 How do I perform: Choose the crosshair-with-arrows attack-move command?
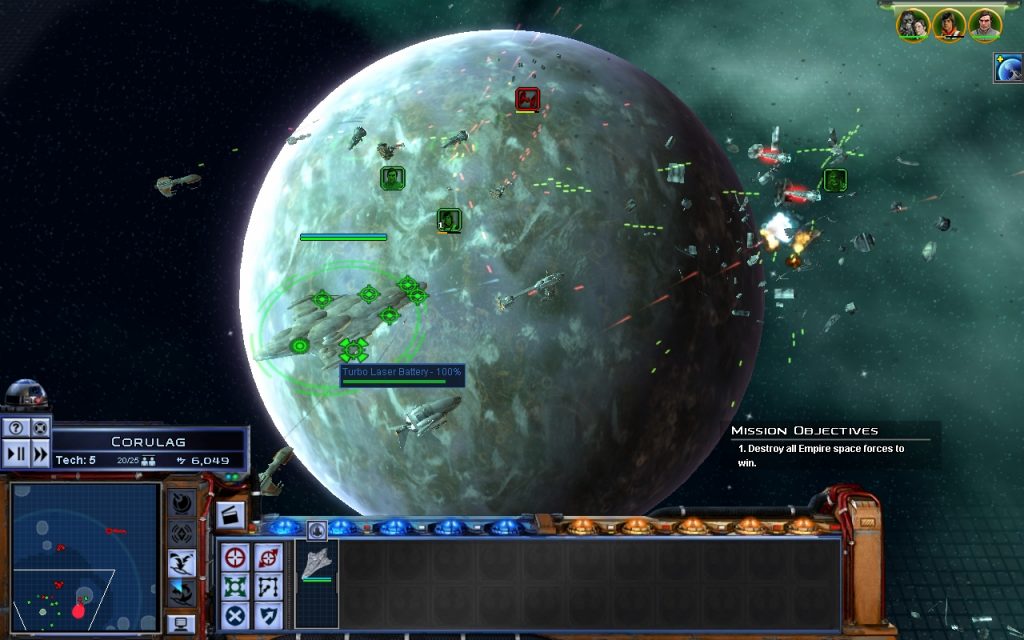coord(268,557)
